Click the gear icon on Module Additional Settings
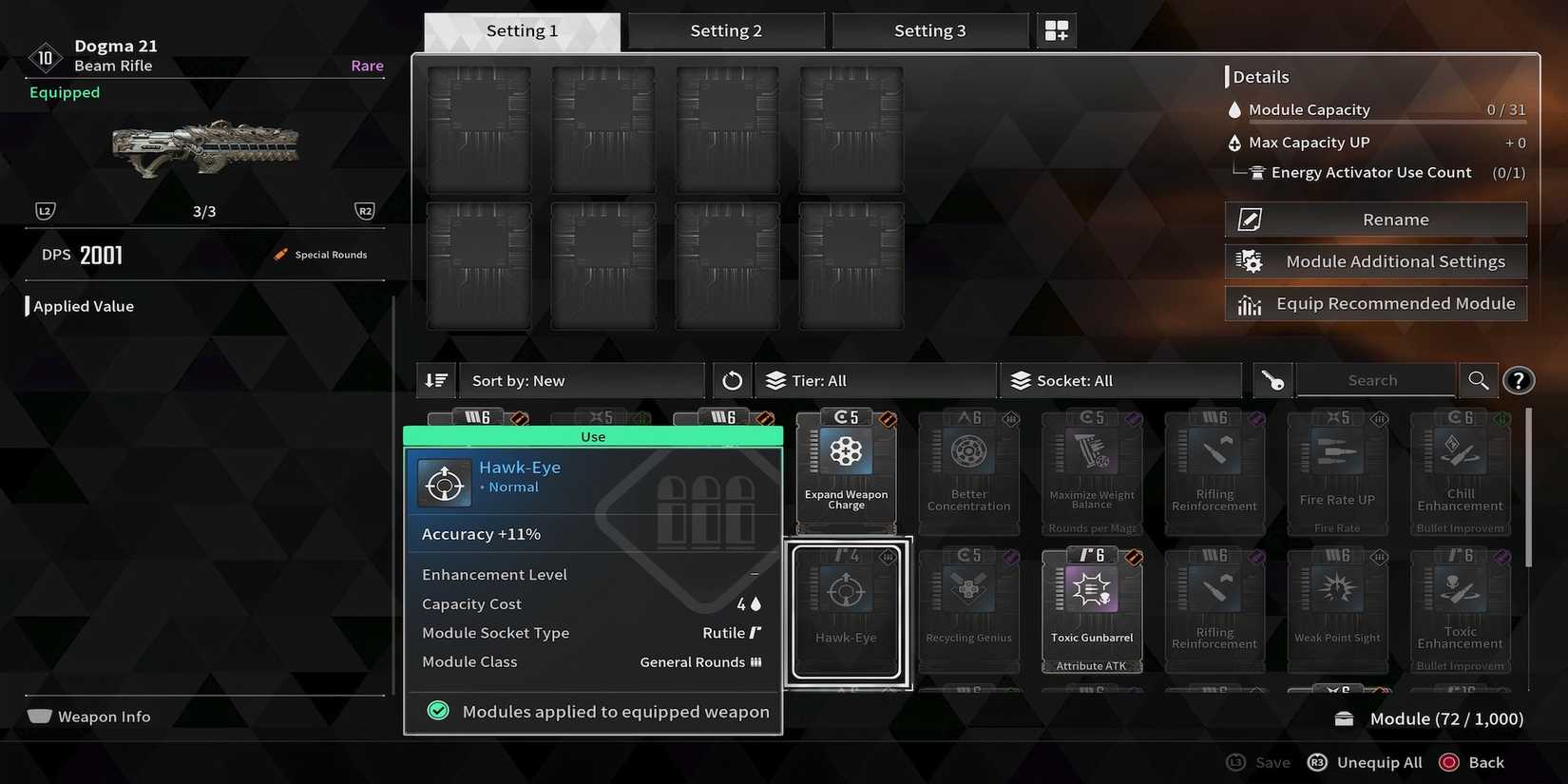The height and width of the screenshot is (784, 1568). tap(1251, 260)
